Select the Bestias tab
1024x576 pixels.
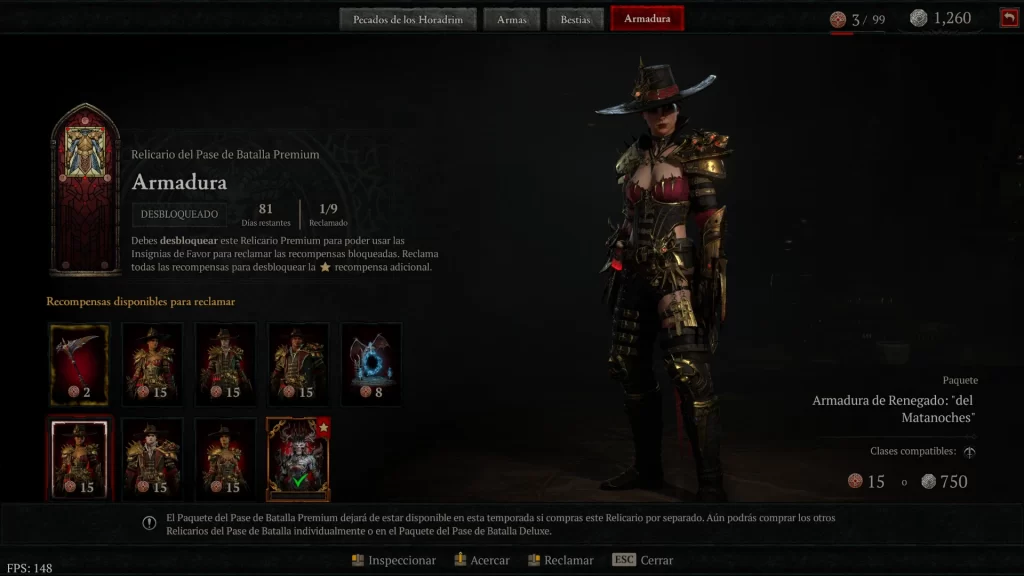(575, 19)
